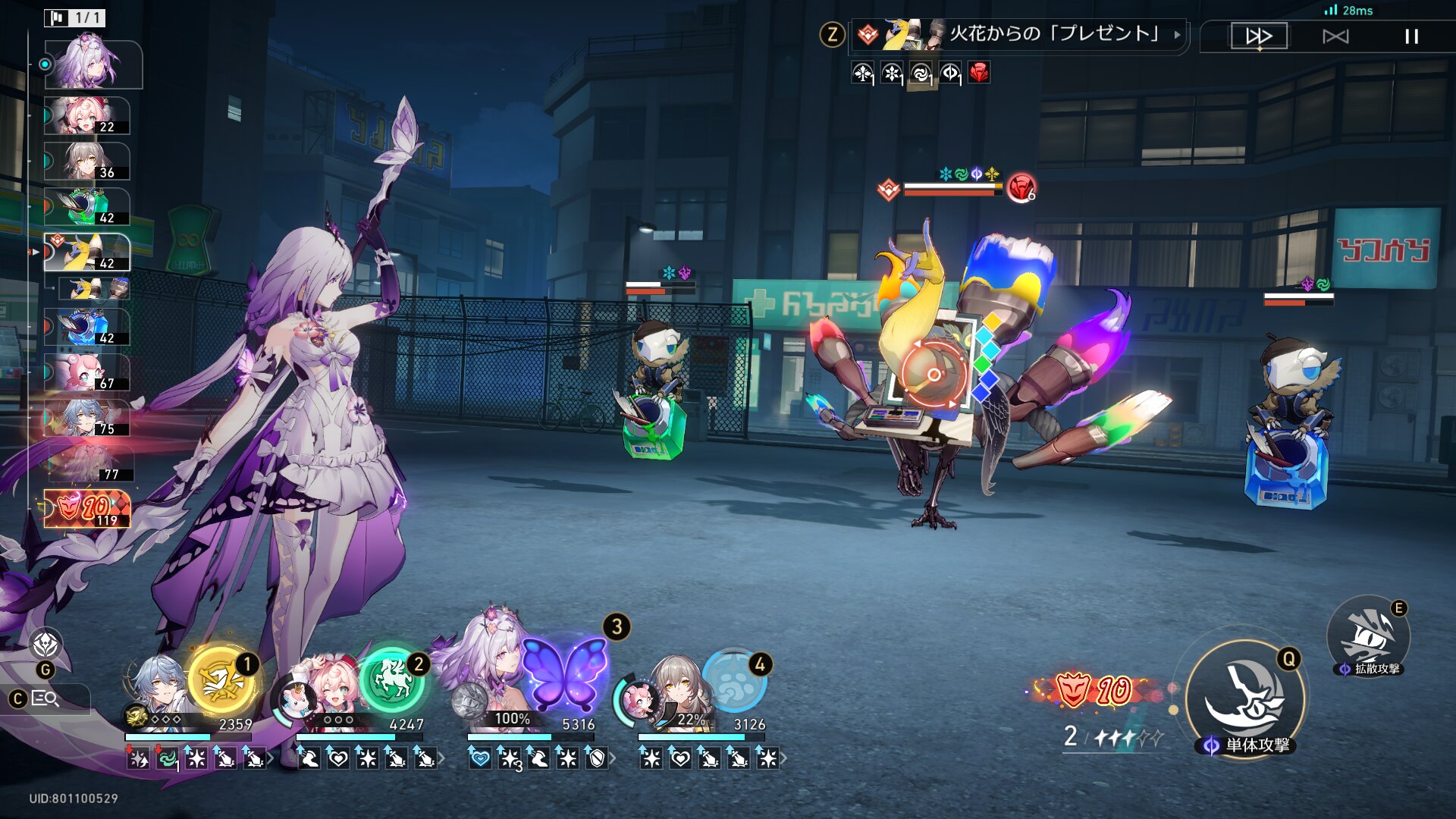Select the brown-haired portrait marked 36
The width and height of the screenshot is (1456, 819).
point(87,162)
